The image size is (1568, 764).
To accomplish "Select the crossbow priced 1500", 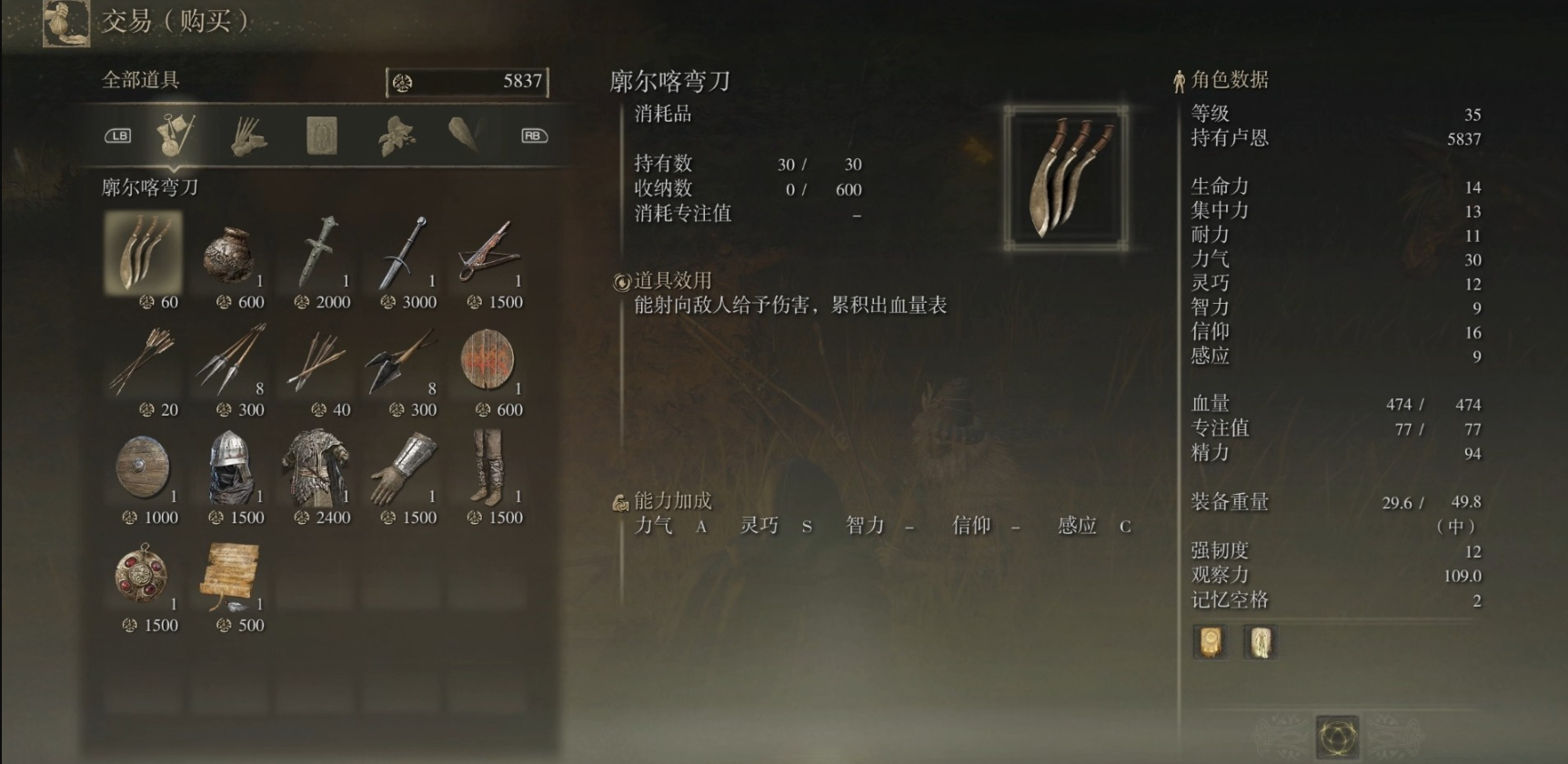I will pos(489,255).
